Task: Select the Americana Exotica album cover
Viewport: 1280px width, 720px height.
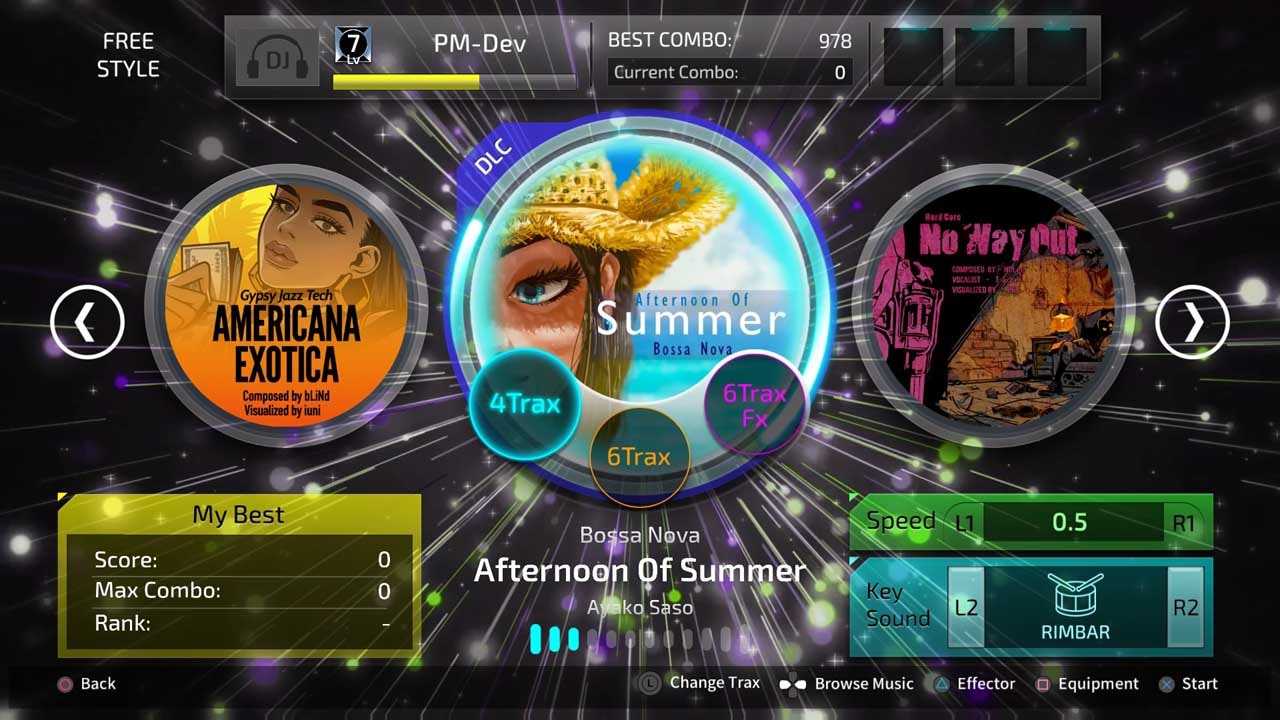Action: 290,310
